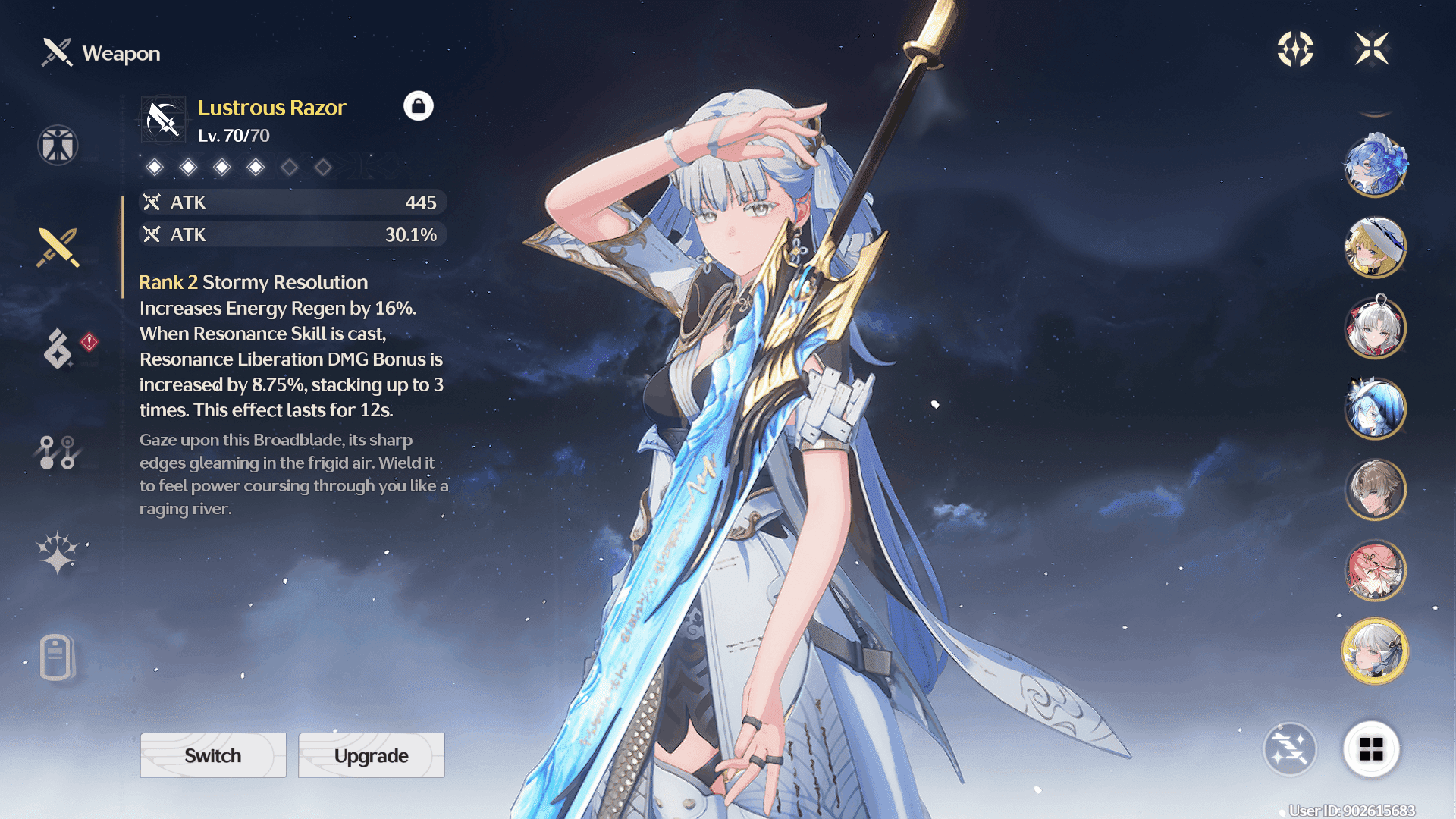The width and height of the screenshot is (1456, 819).
Task: Click the Switch weapon button
Action: (x=213, y=755)
